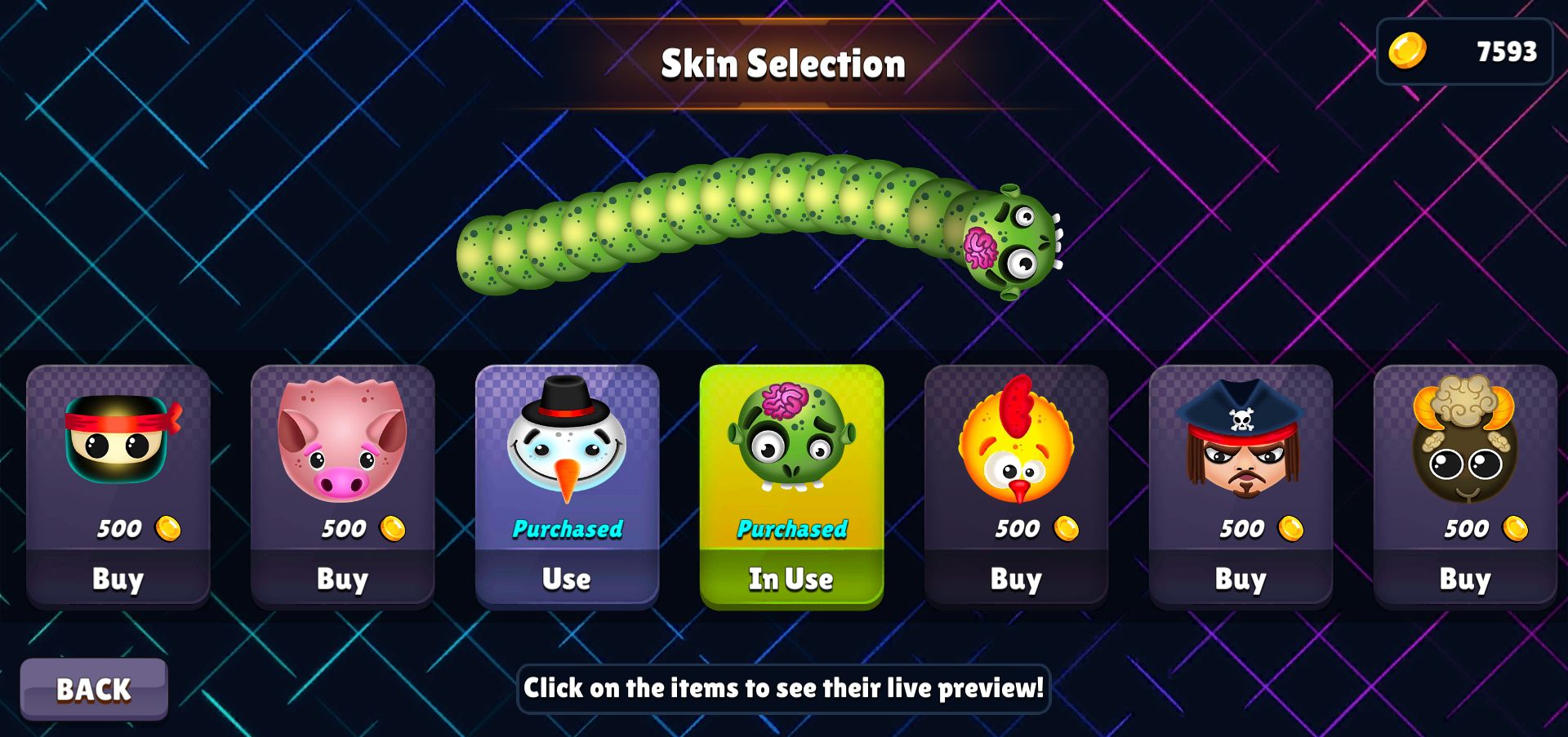Preview the pirate head thumbnail
This screenshot has width=1568, height=737.
(1241, 441)
